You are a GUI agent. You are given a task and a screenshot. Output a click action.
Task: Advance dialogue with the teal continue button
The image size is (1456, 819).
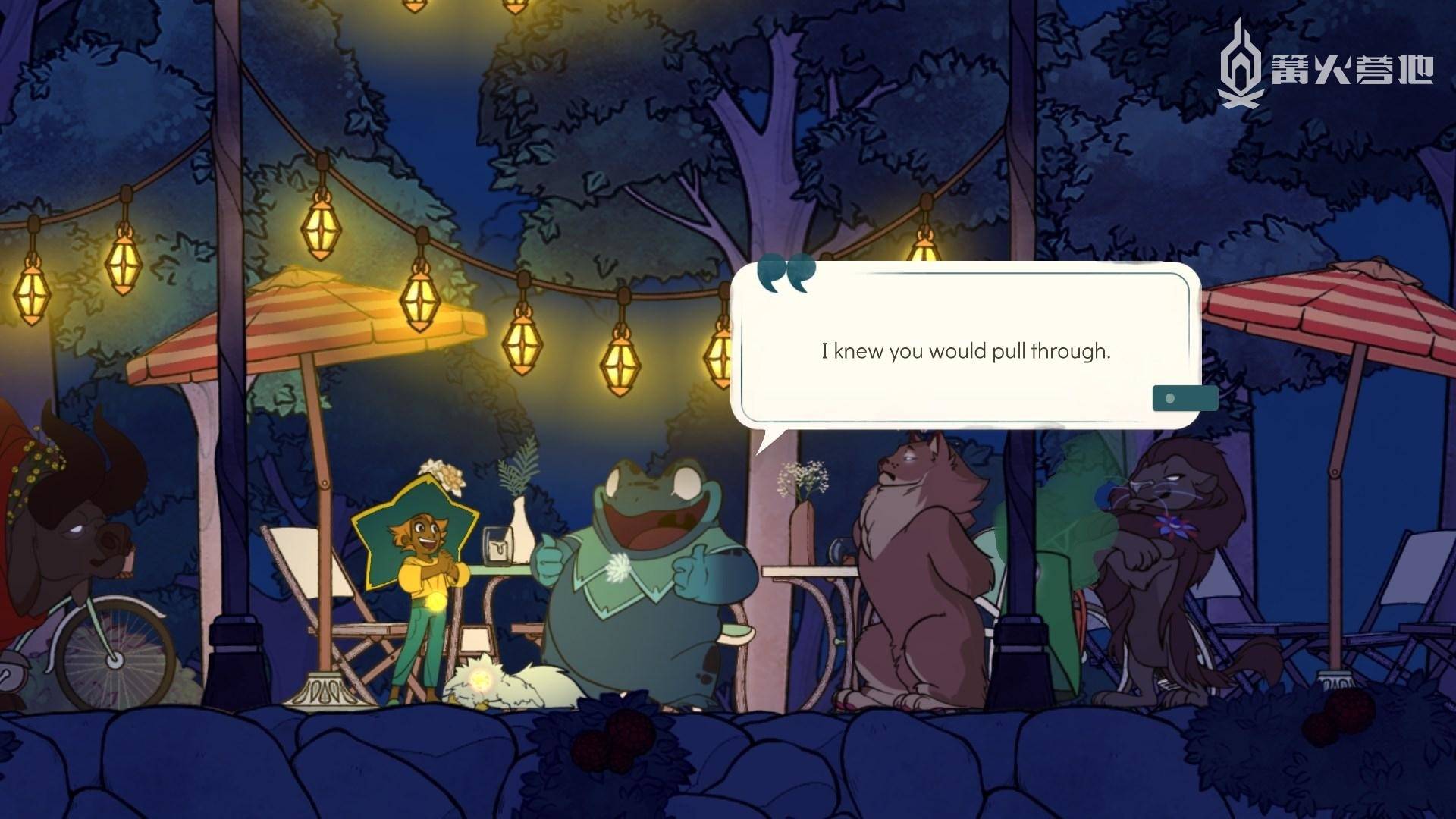coord(1184,398)
